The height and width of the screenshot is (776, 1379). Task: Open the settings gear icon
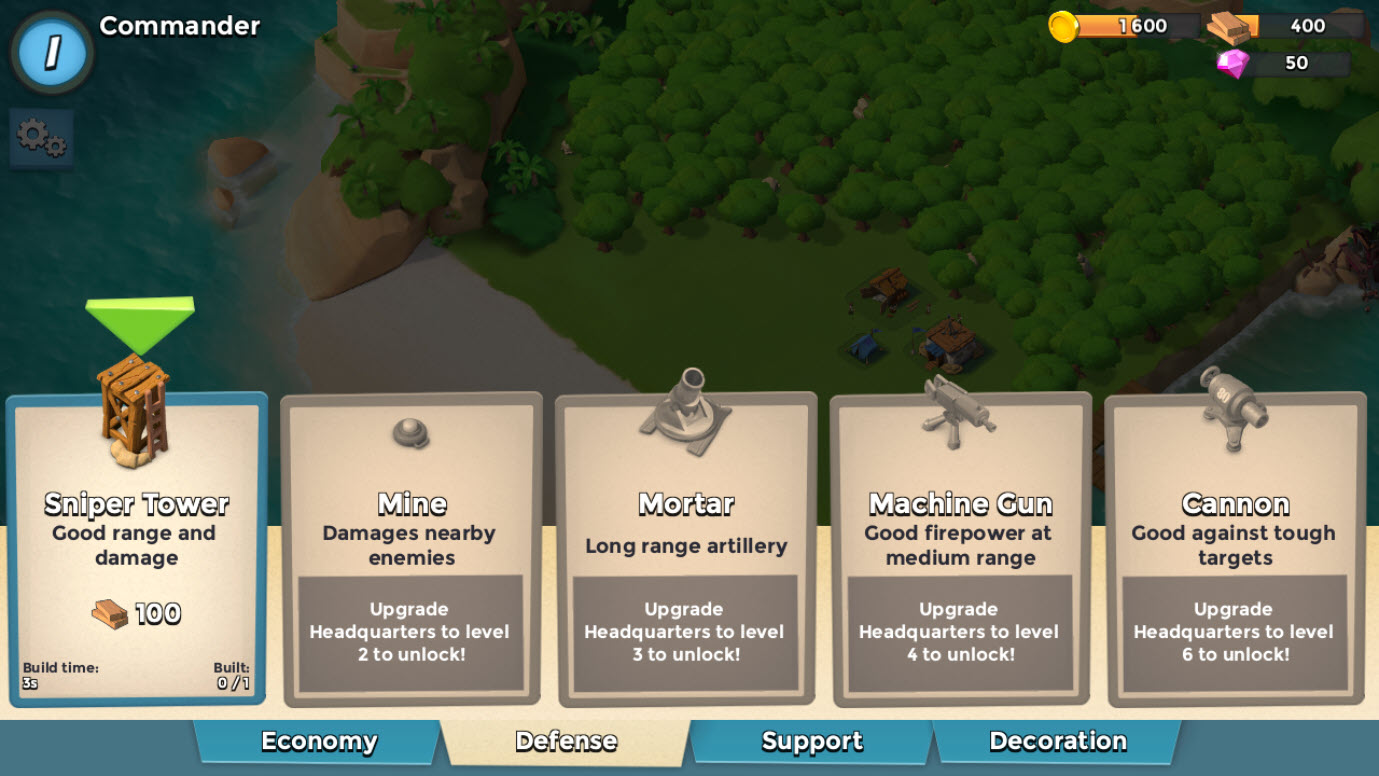click(41, 138)
